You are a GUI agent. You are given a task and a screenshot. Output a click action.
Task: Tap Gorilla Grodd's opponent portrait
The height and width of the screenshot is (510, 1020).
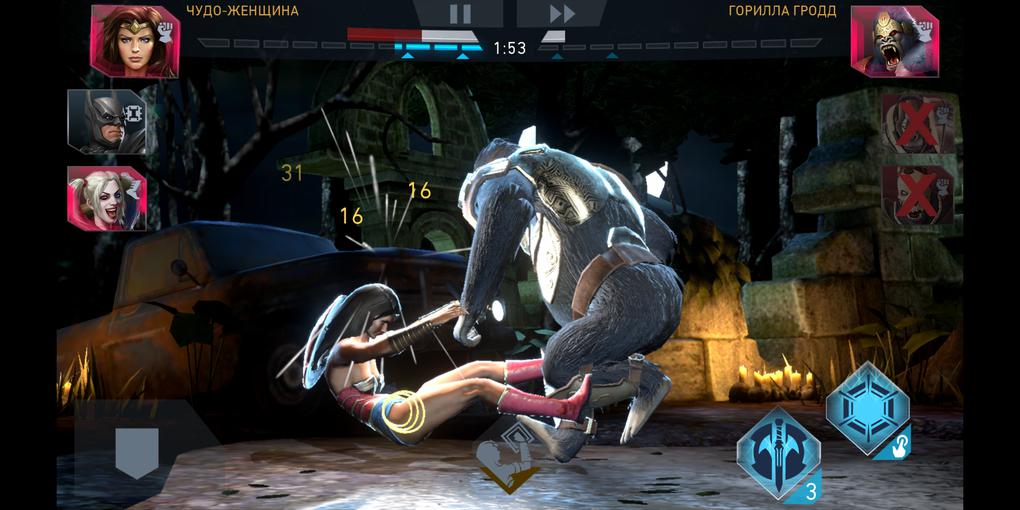tap(894, 41)
